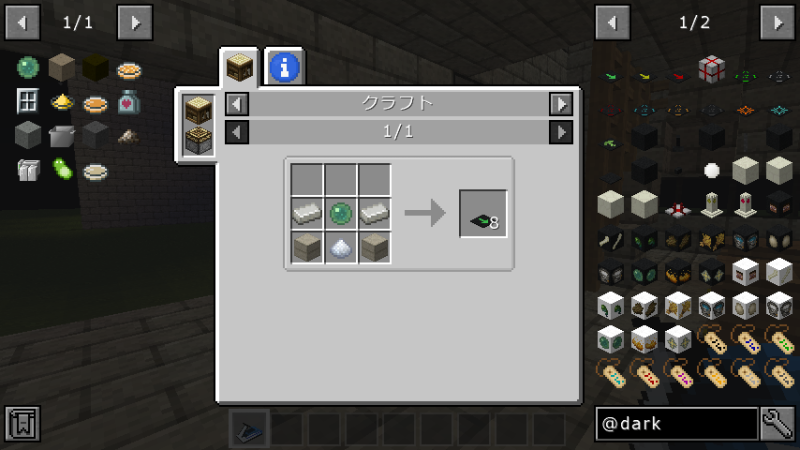This screenshot has width=800, height=450.
Task: Click the bookmarked glass pane item
Action: point(27,101)
